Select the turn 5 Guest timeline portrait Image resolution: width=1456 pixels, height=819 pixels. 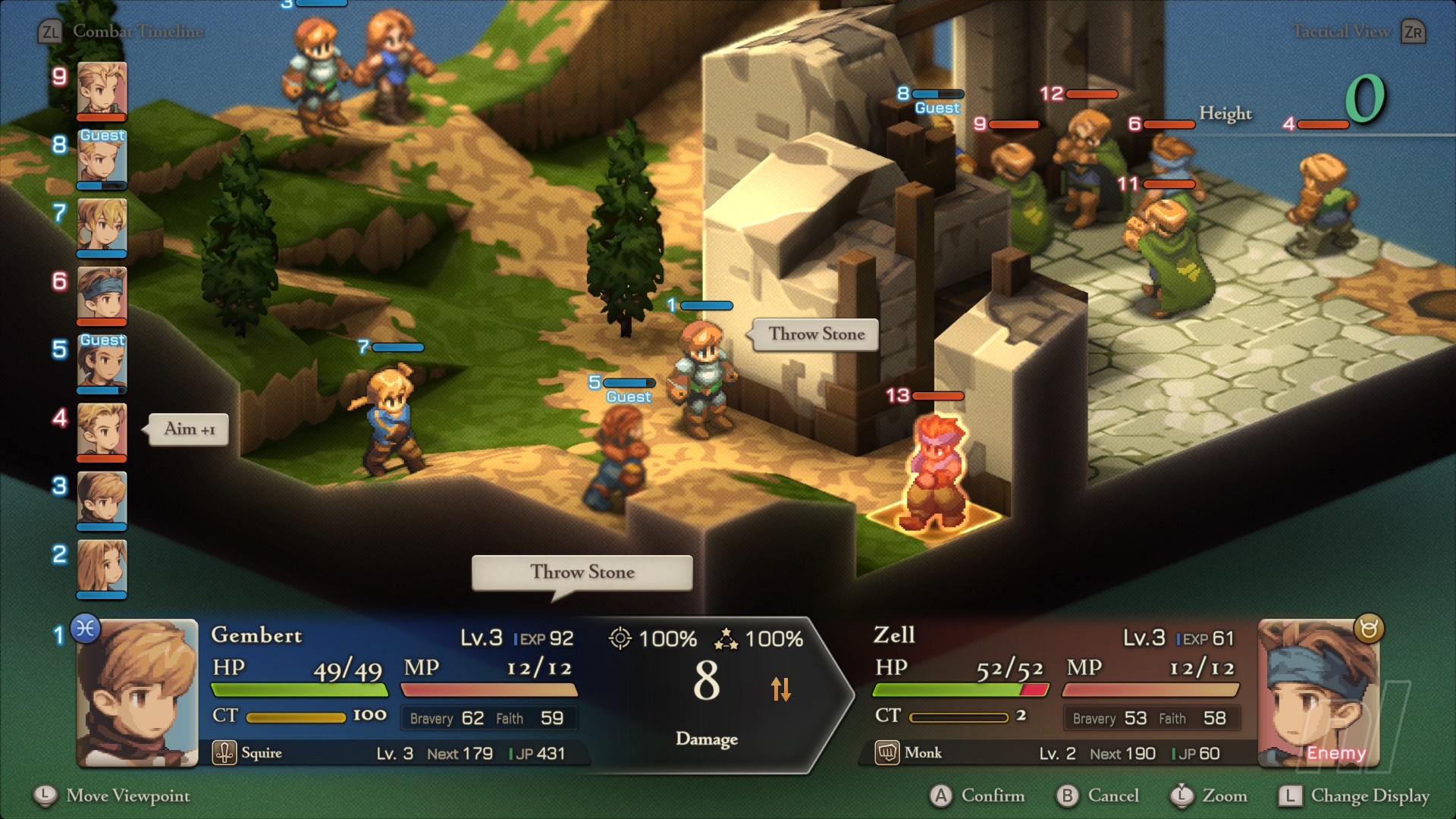click(102, 364)
